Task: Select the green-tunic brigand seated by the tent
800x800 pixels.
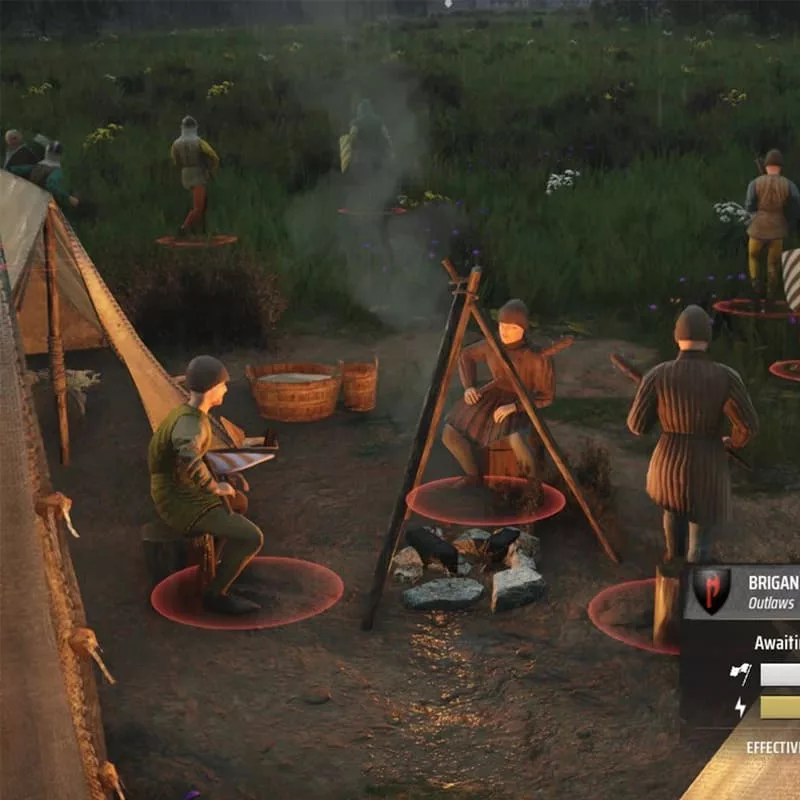Action: pyautogui.click(x=197, y=475)
